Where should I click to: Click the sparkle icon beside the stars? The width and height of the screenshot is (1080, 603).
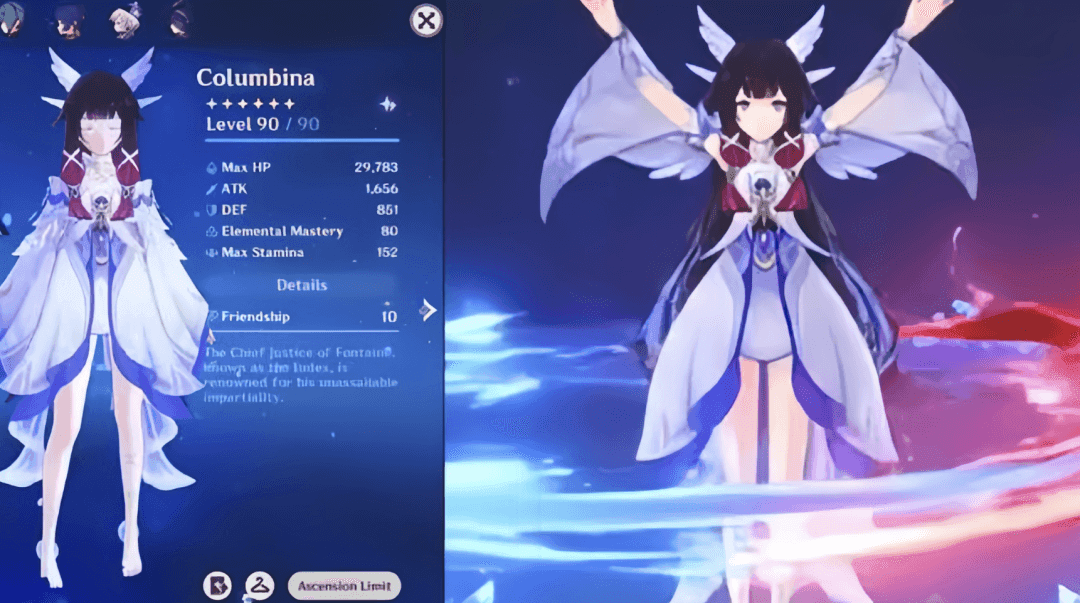(x=387, y=104)
